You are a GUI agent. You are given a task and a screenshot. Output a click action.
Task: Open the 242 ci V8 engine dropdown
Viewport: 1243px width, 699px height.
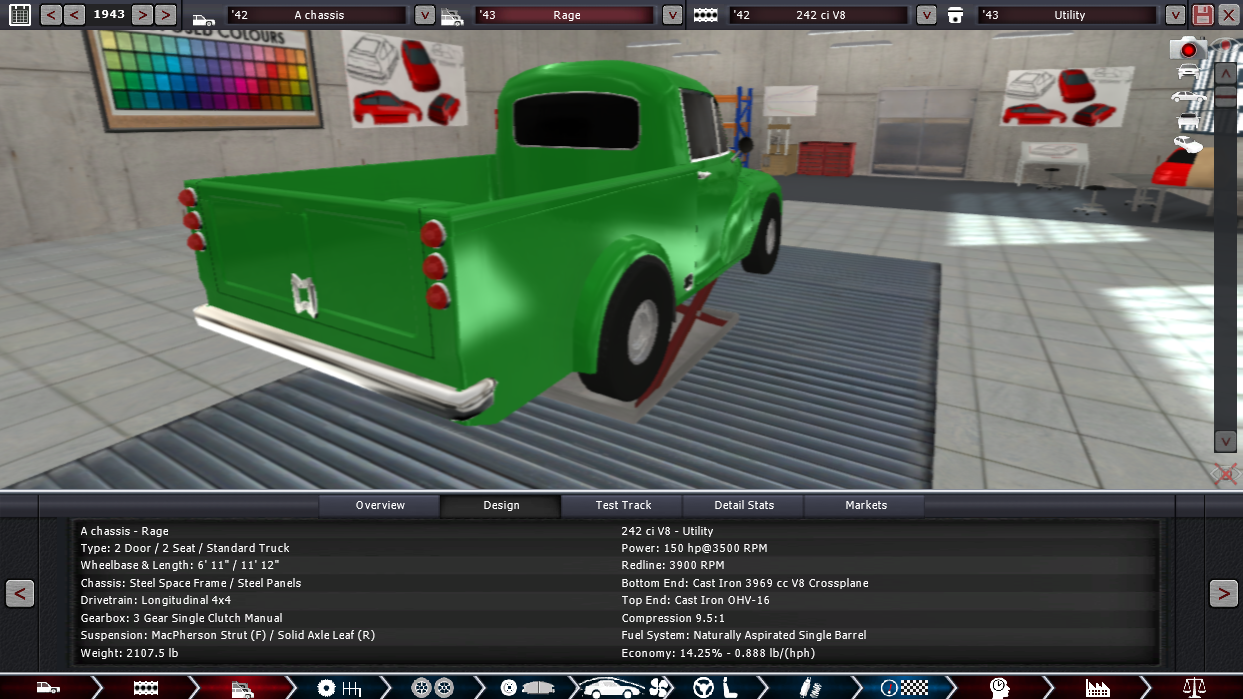click(926, 15)
